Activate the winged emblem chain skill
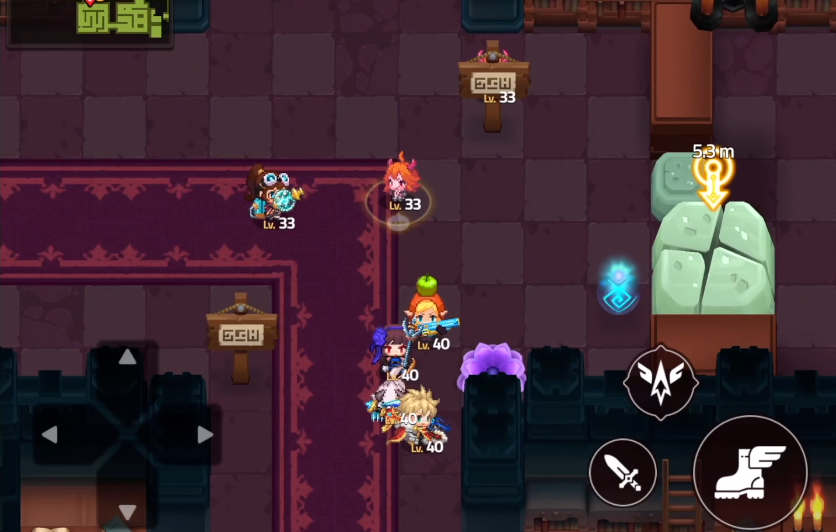Viewport: 836px width, 532px height. coord(660,382)
